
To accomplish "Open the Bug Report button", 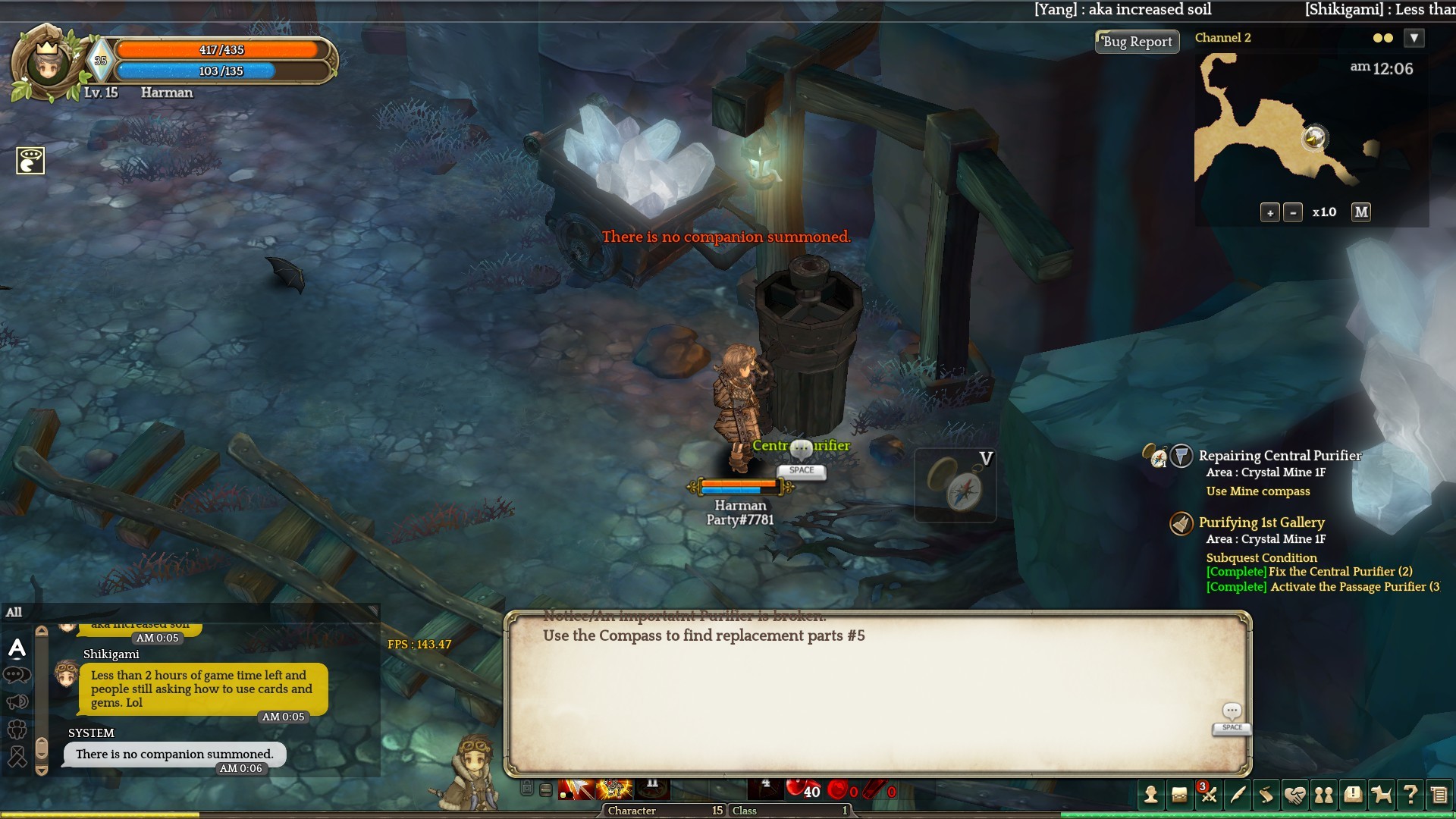I will [1137, 42].
